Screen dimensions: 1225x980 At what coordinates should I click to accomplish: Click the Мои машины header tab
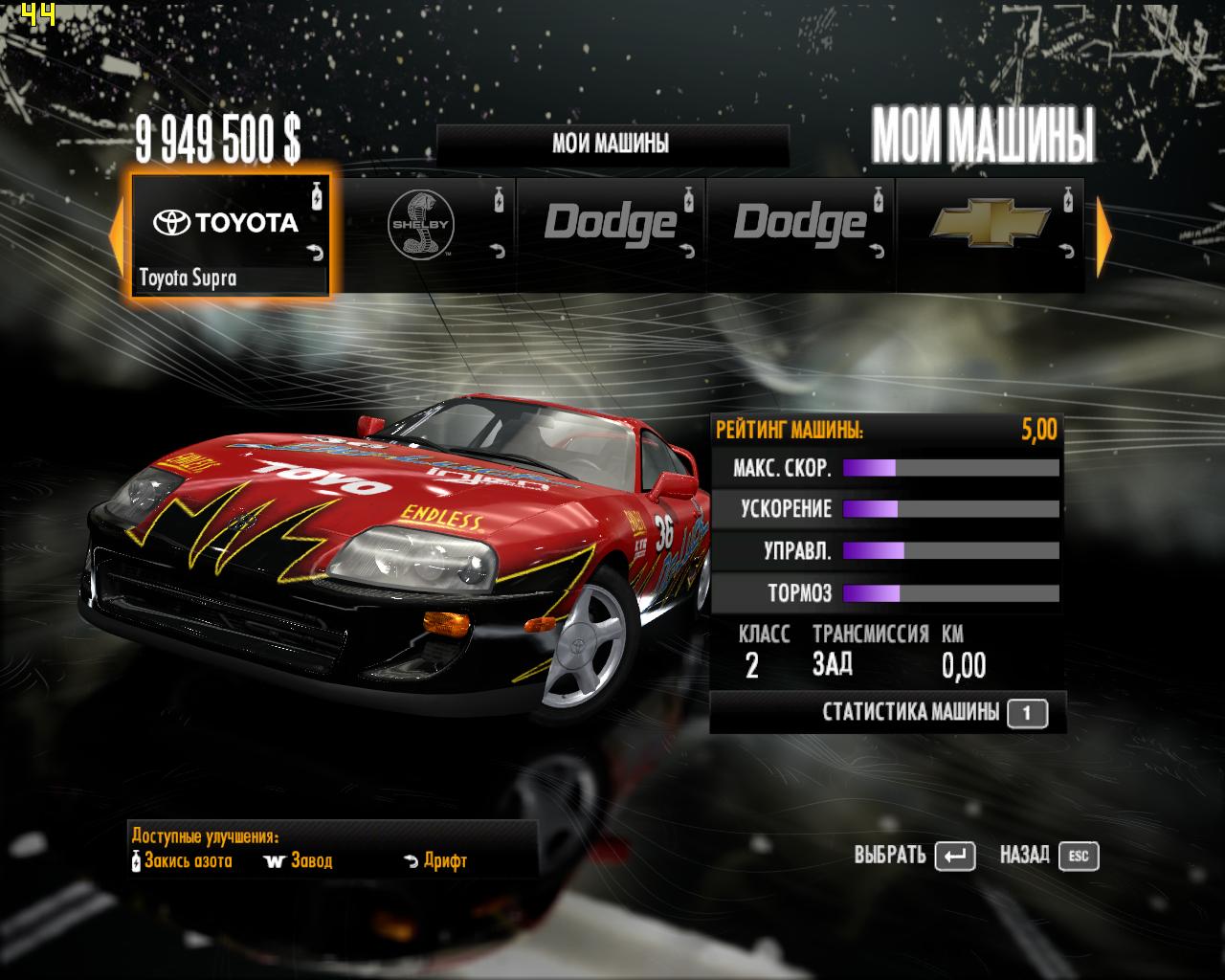(x=611, y=145)
